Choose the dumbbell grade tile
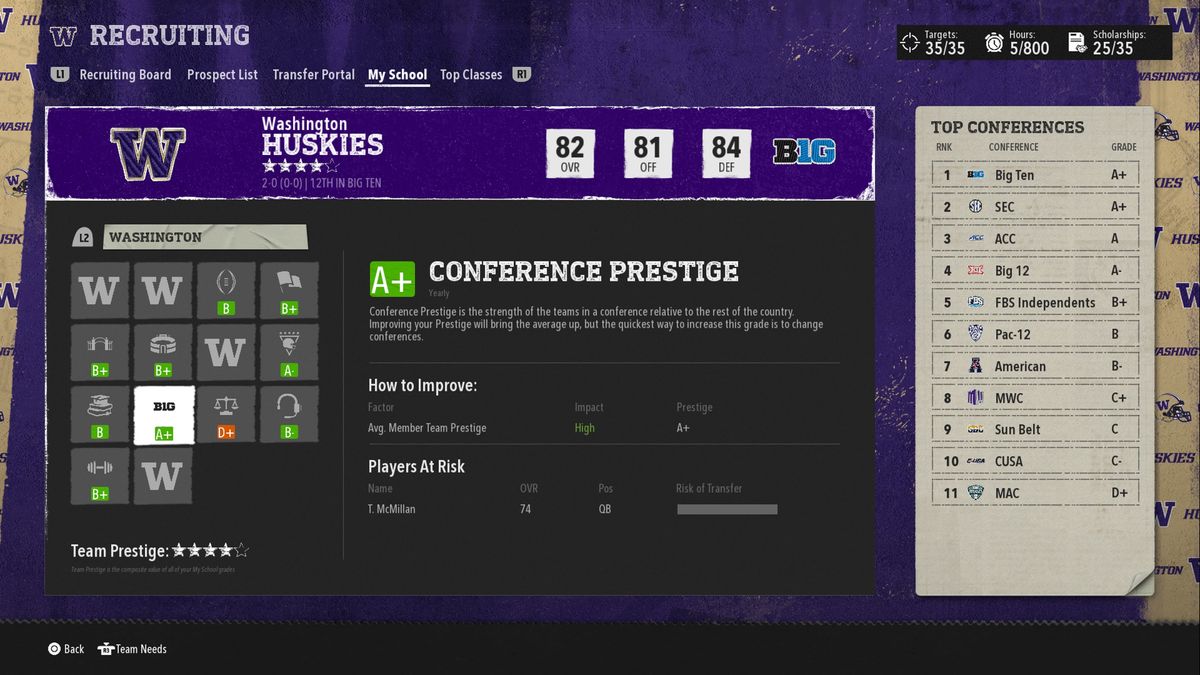 (x=99, y=476)
